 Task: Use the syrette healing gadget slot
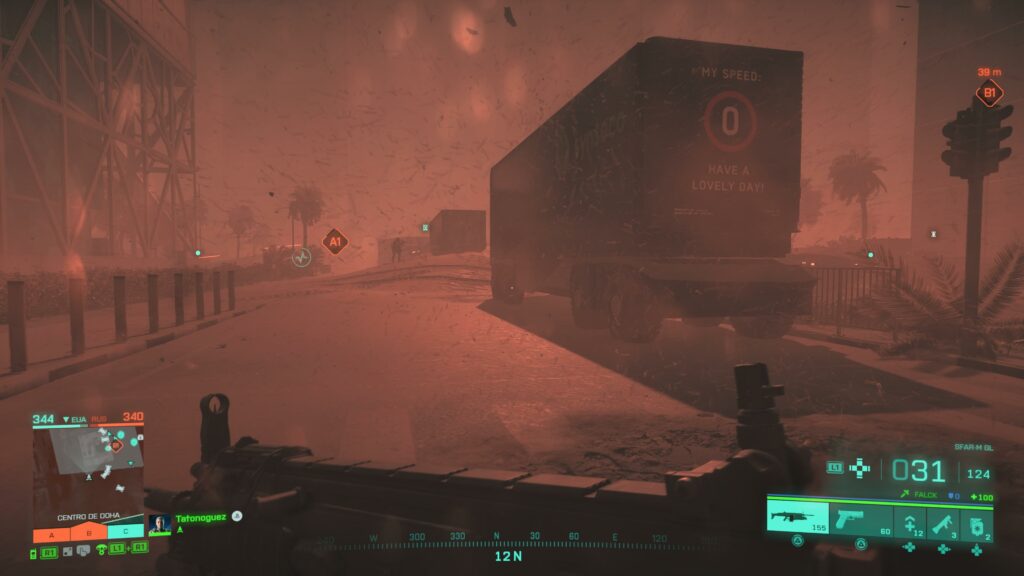[x=909, y=522]
